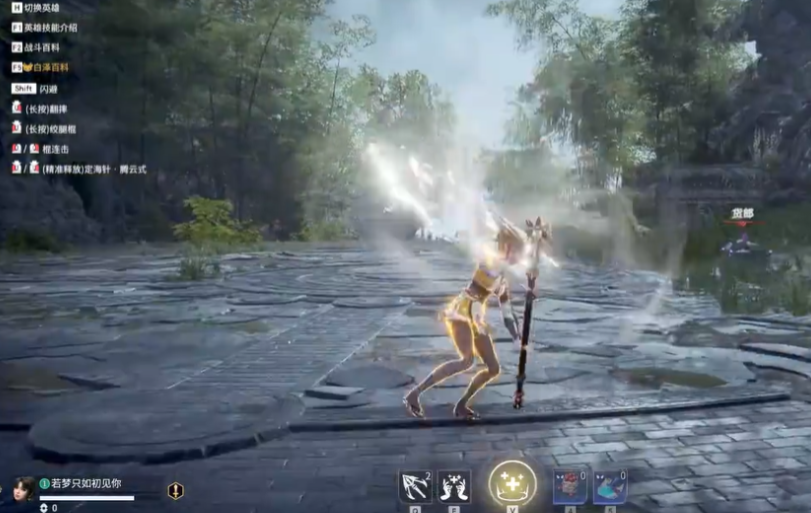This screenshot has width=811, height=513.
Task: Open 英雄技能介绍 skill introduction
Action: click(50, 27)
